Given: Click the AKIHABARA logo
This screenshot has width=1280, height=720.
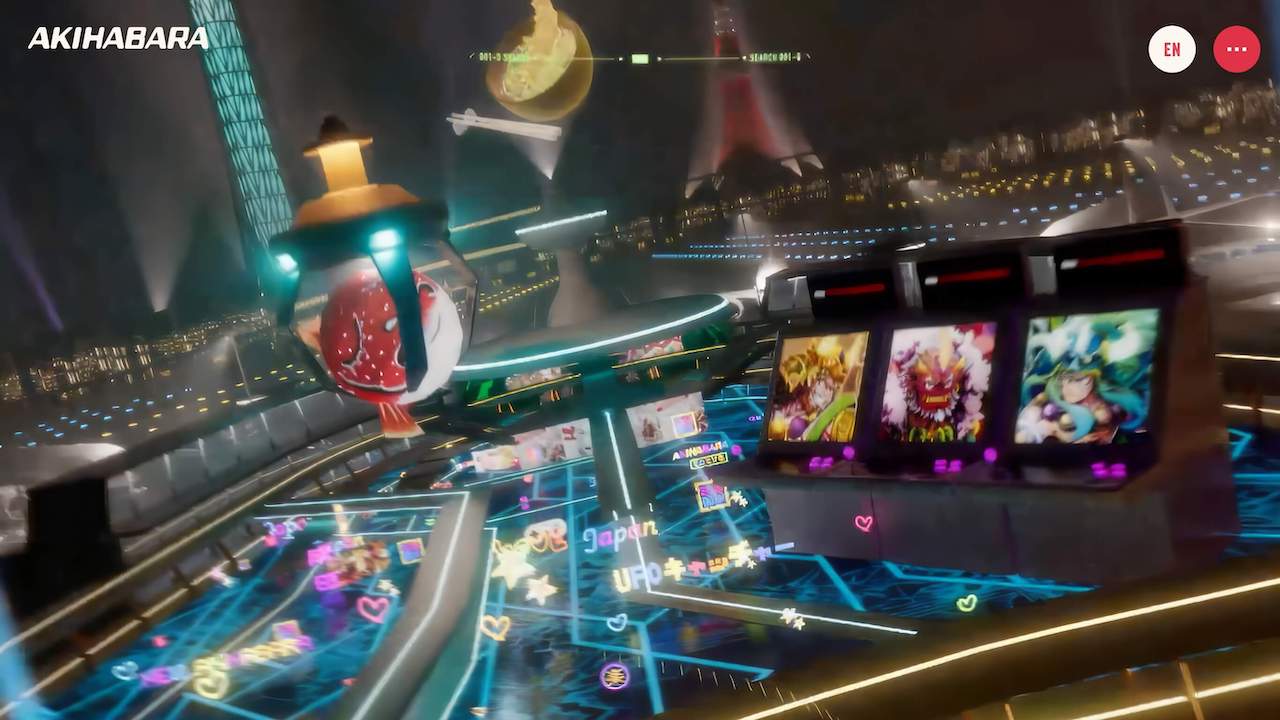Looking at the screenshot, I should tap(118, 39).
